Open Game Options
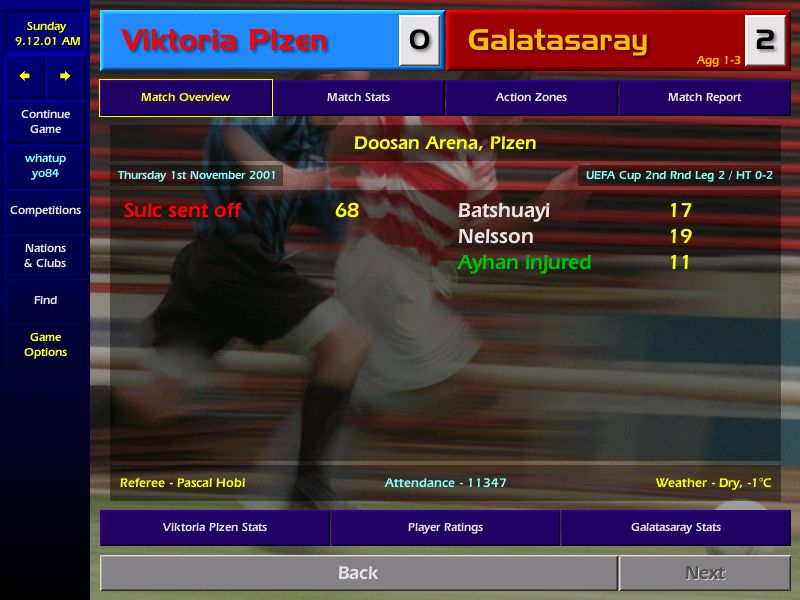 [45, 345]
